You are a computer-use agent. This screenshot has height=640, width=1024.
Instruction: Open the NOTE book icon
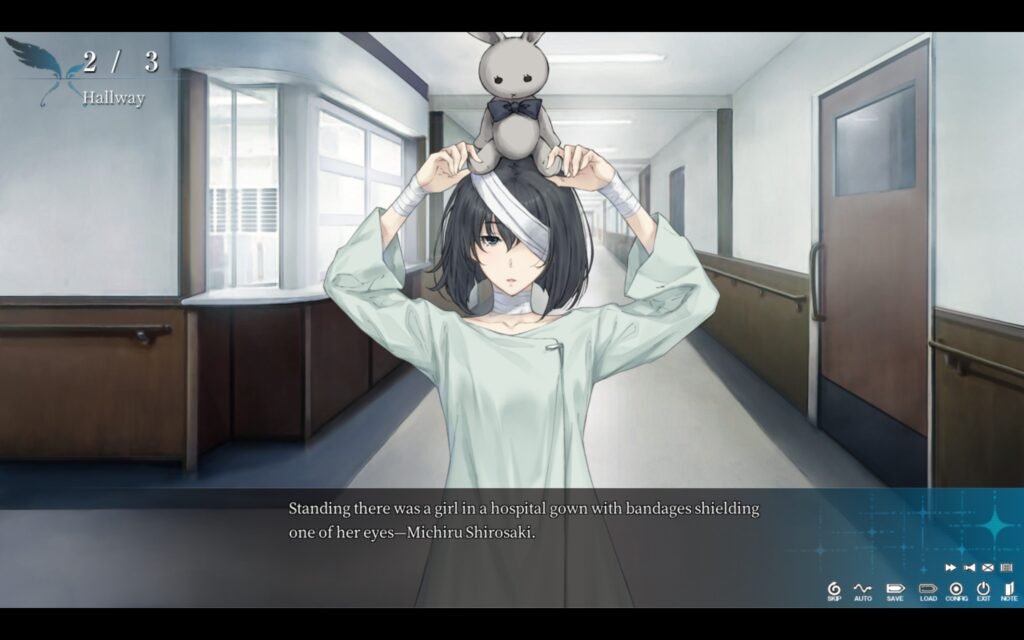tap(1008, 590)
